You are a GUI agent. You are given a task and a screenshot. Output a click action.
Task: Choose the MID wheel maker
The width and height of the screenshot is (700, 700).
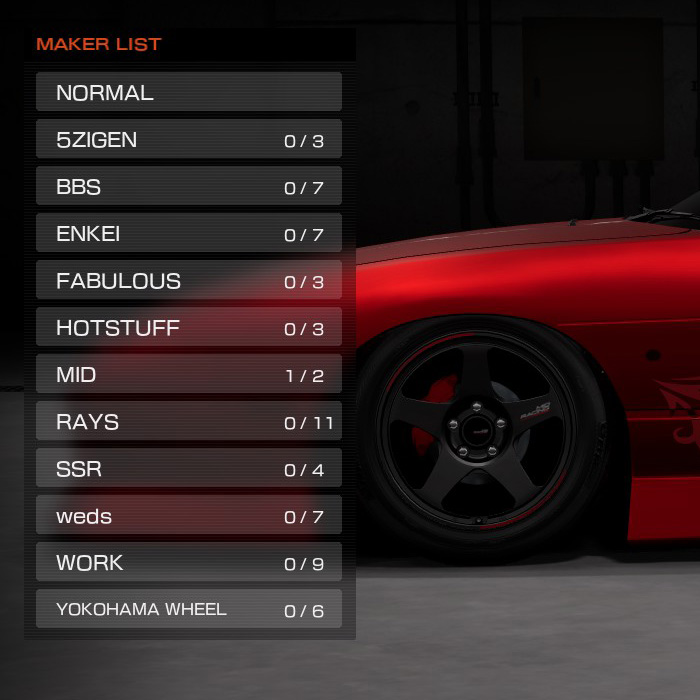(x=188, y=374)
